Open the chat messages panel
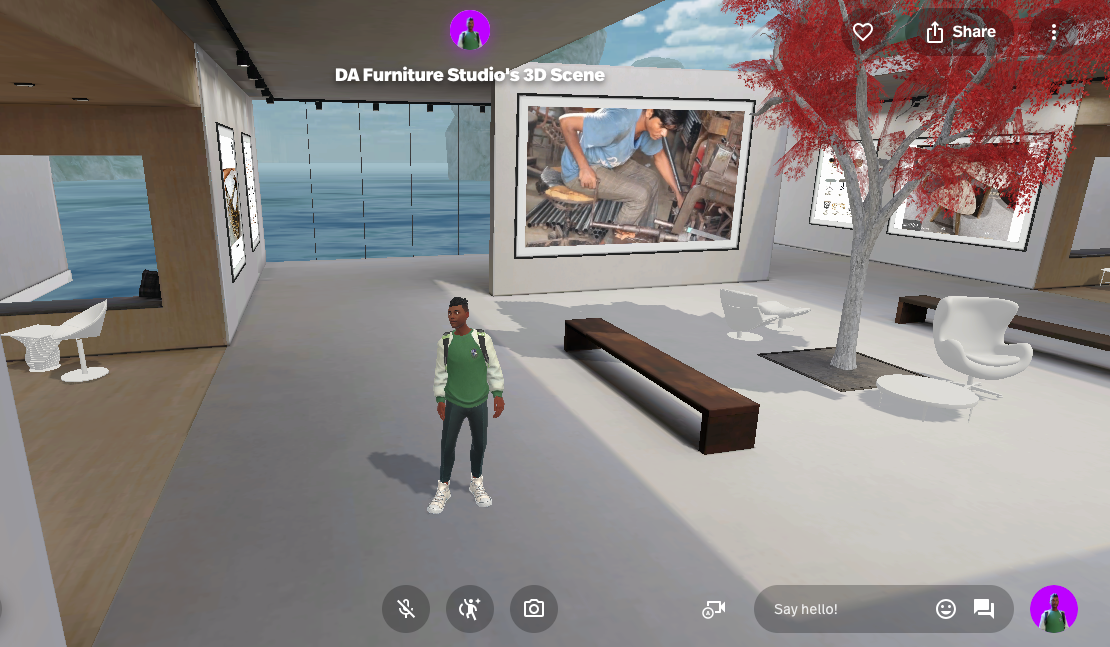This screenshot has width=1110, height=647. click(x=984, y=609)
